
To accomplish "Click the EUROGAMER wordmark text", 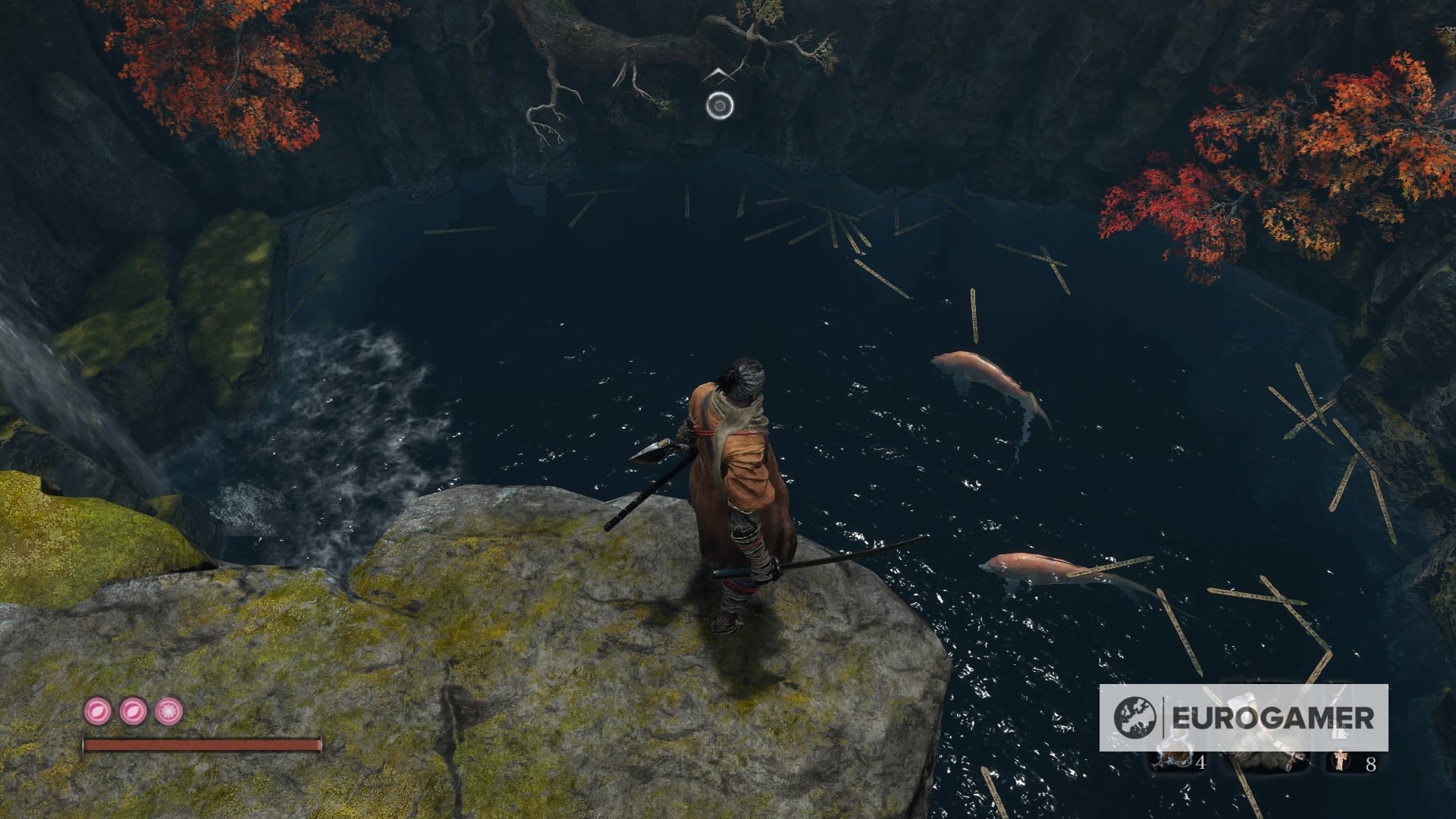I will pos(1272,716).
